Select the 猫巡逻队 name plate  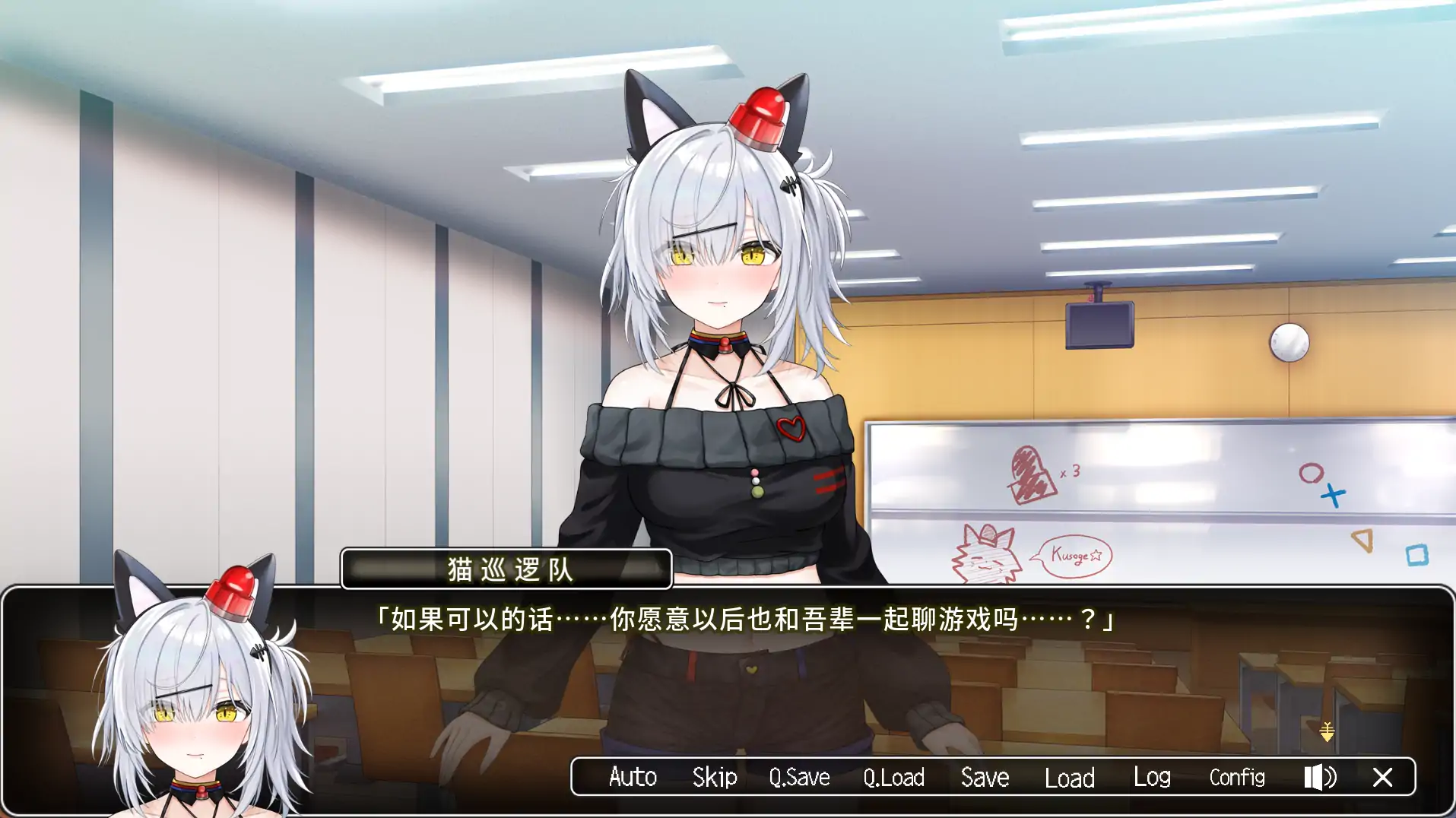click(x=507, y=569)
